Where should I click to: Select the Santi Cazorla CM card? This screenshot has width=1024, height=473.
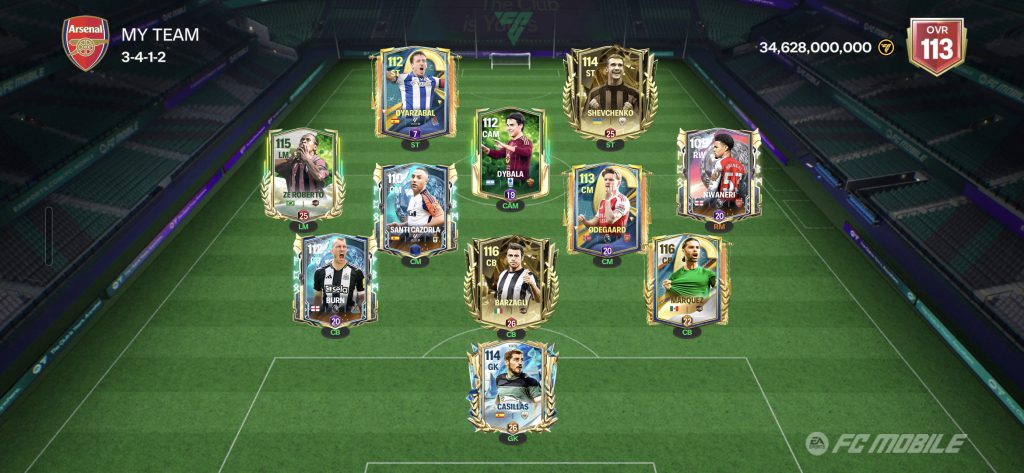click(x=415, y=211)
